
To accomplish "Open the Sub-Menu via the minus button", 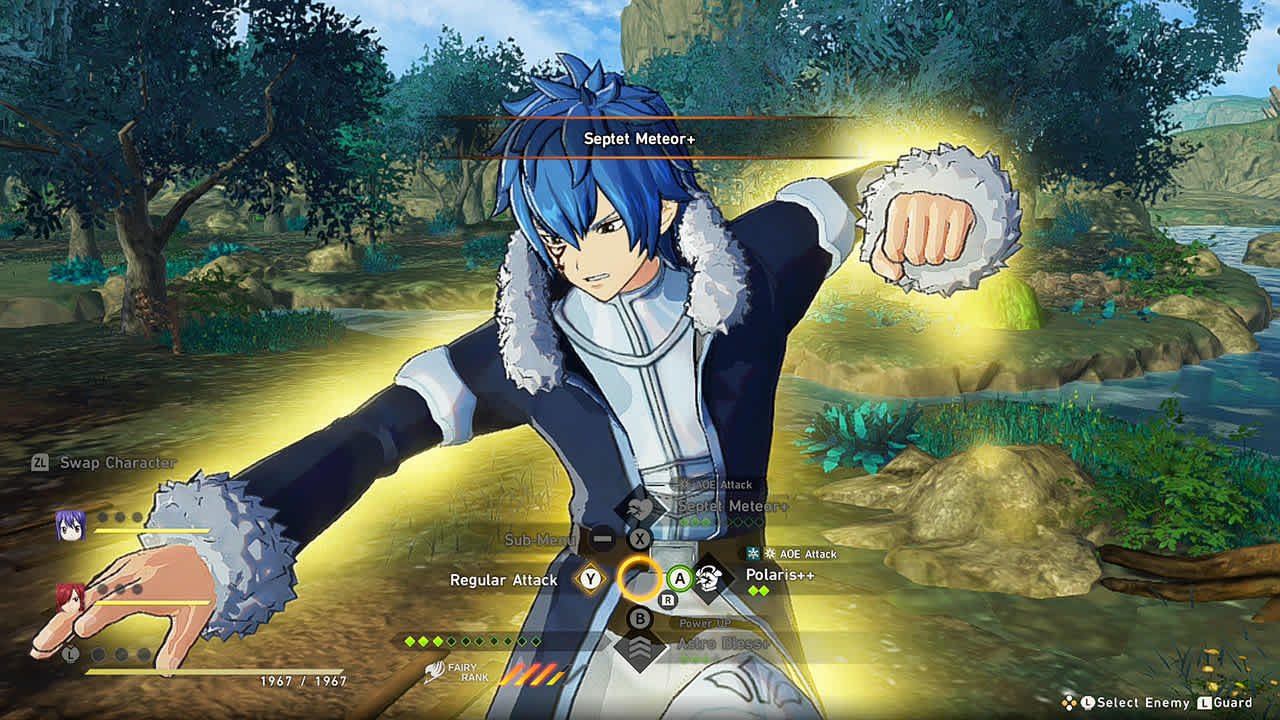I will pos(603,537).
